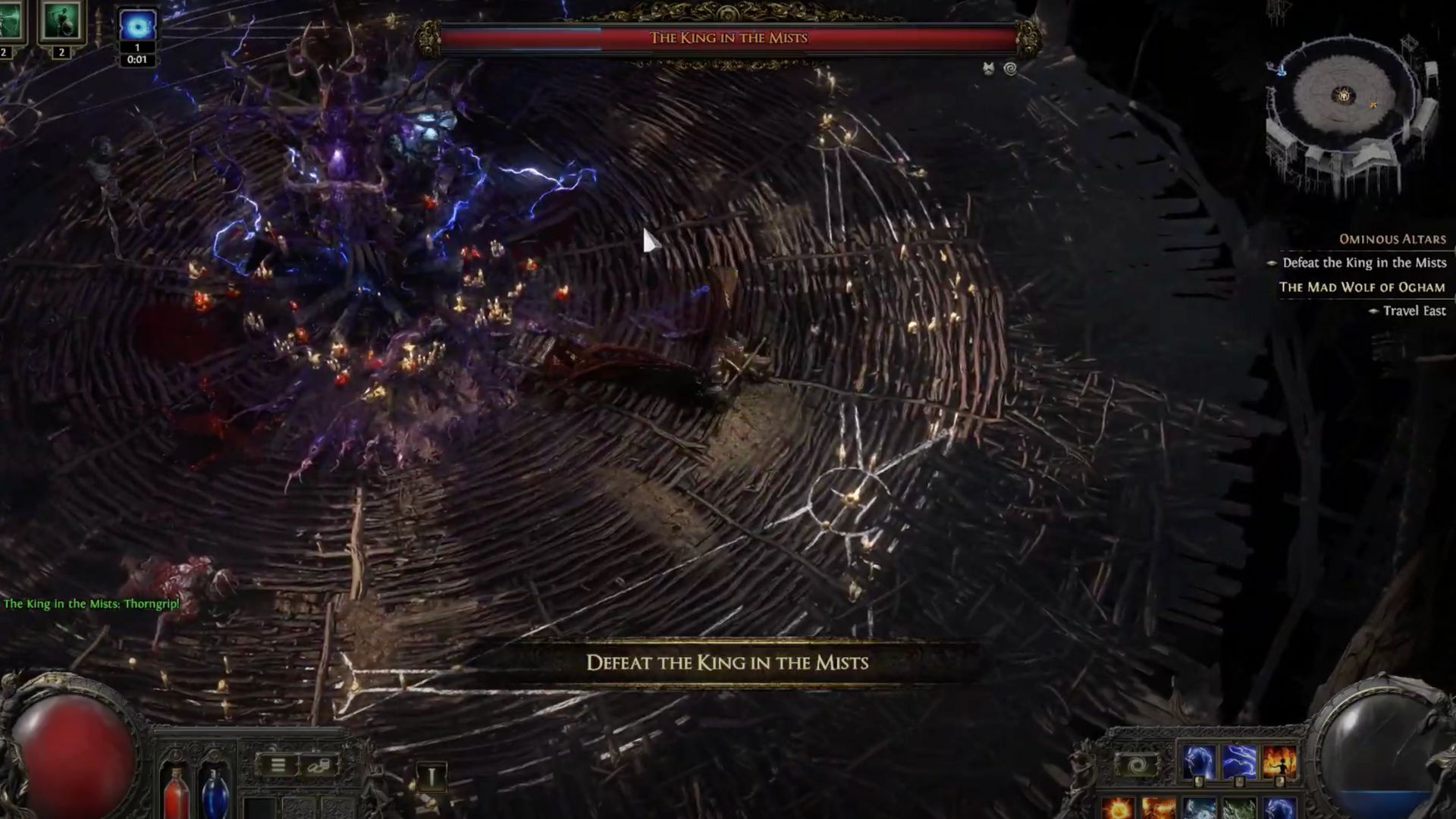Activate the lightning bolts skill
This screenshot has width=1456, height=819.
(1239, 761)
